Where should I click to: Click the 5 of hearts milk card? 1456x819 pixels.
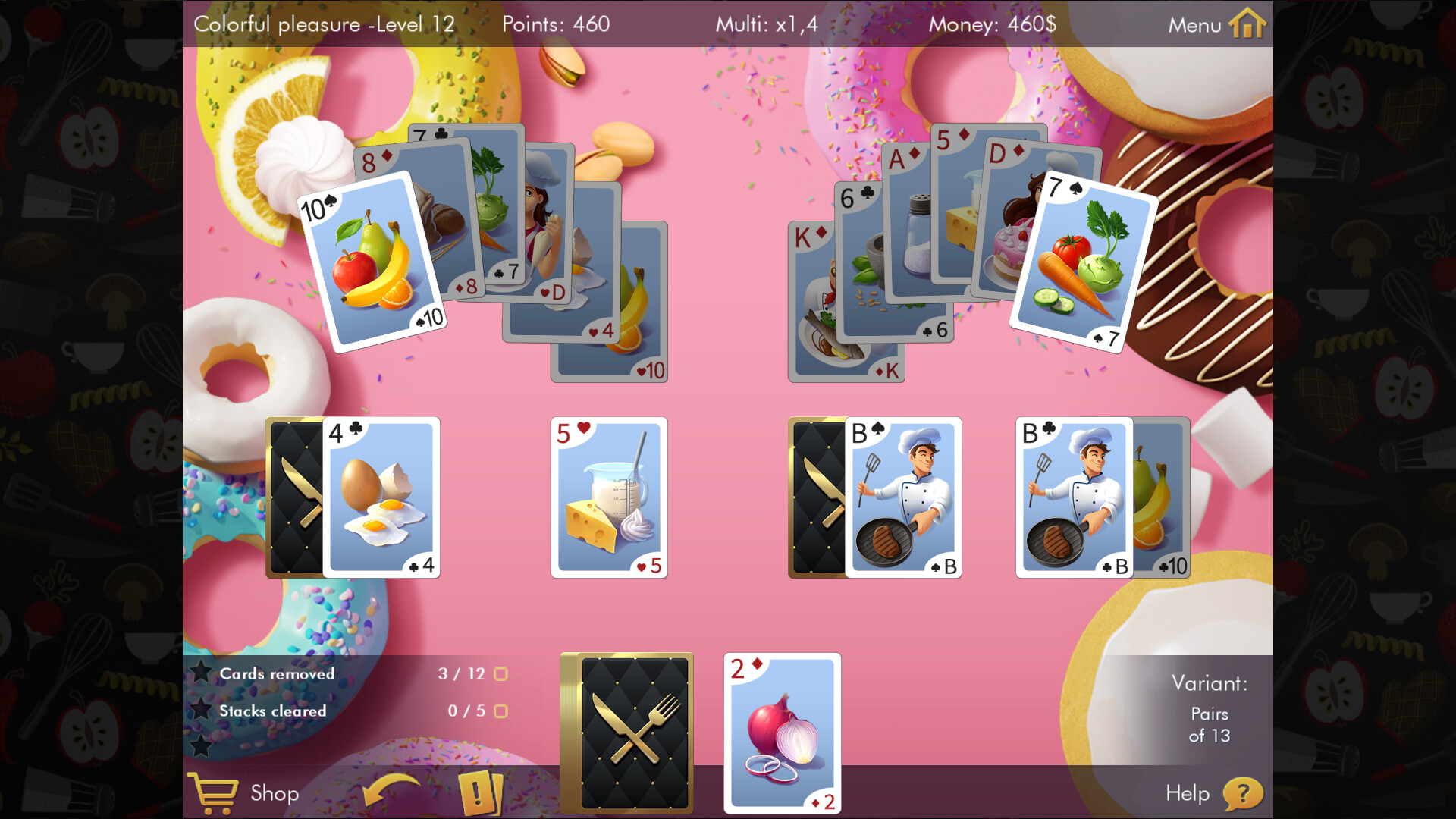[x=609, y=497]
